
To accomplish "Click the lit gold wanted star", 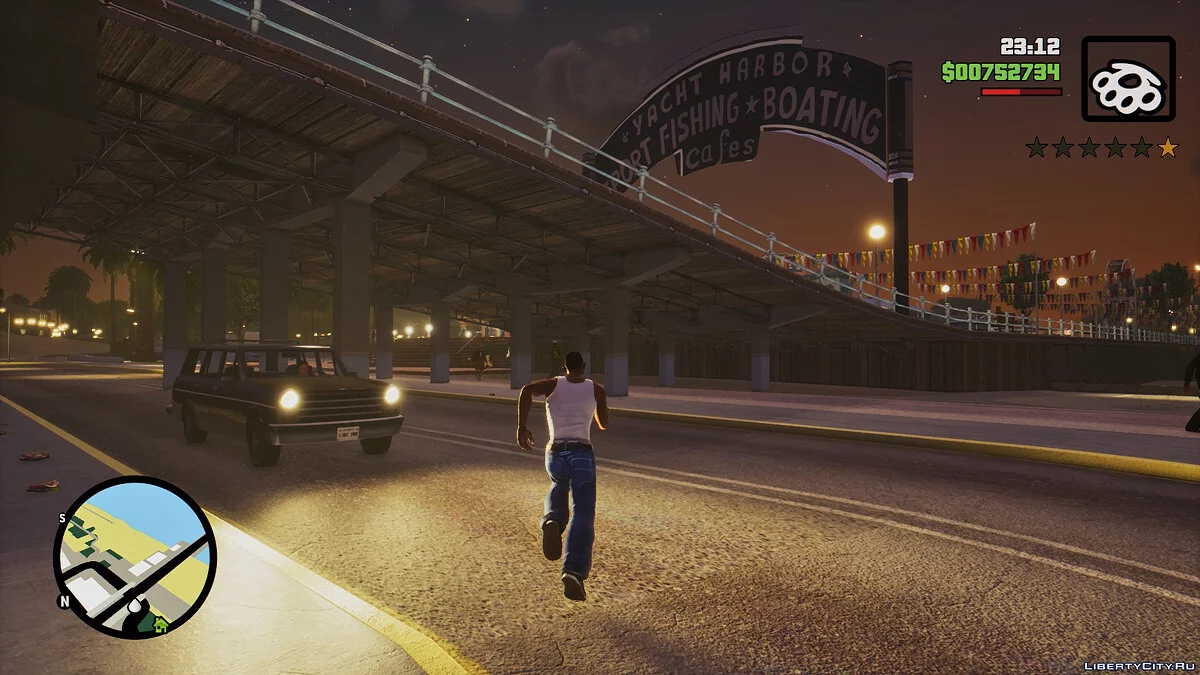I will (x=1167, y=148).
